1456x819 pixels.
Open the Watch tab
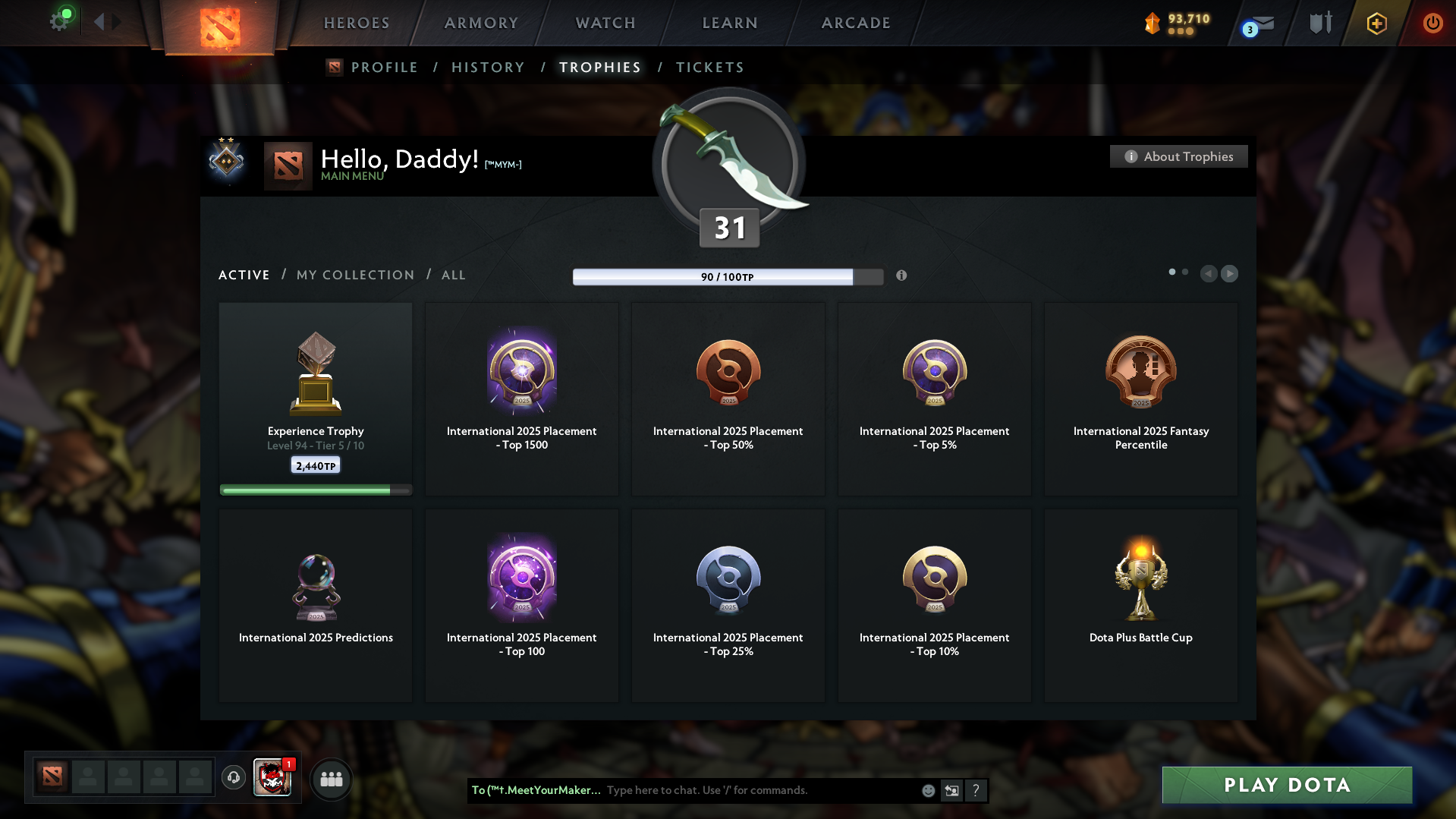(605, 23)
